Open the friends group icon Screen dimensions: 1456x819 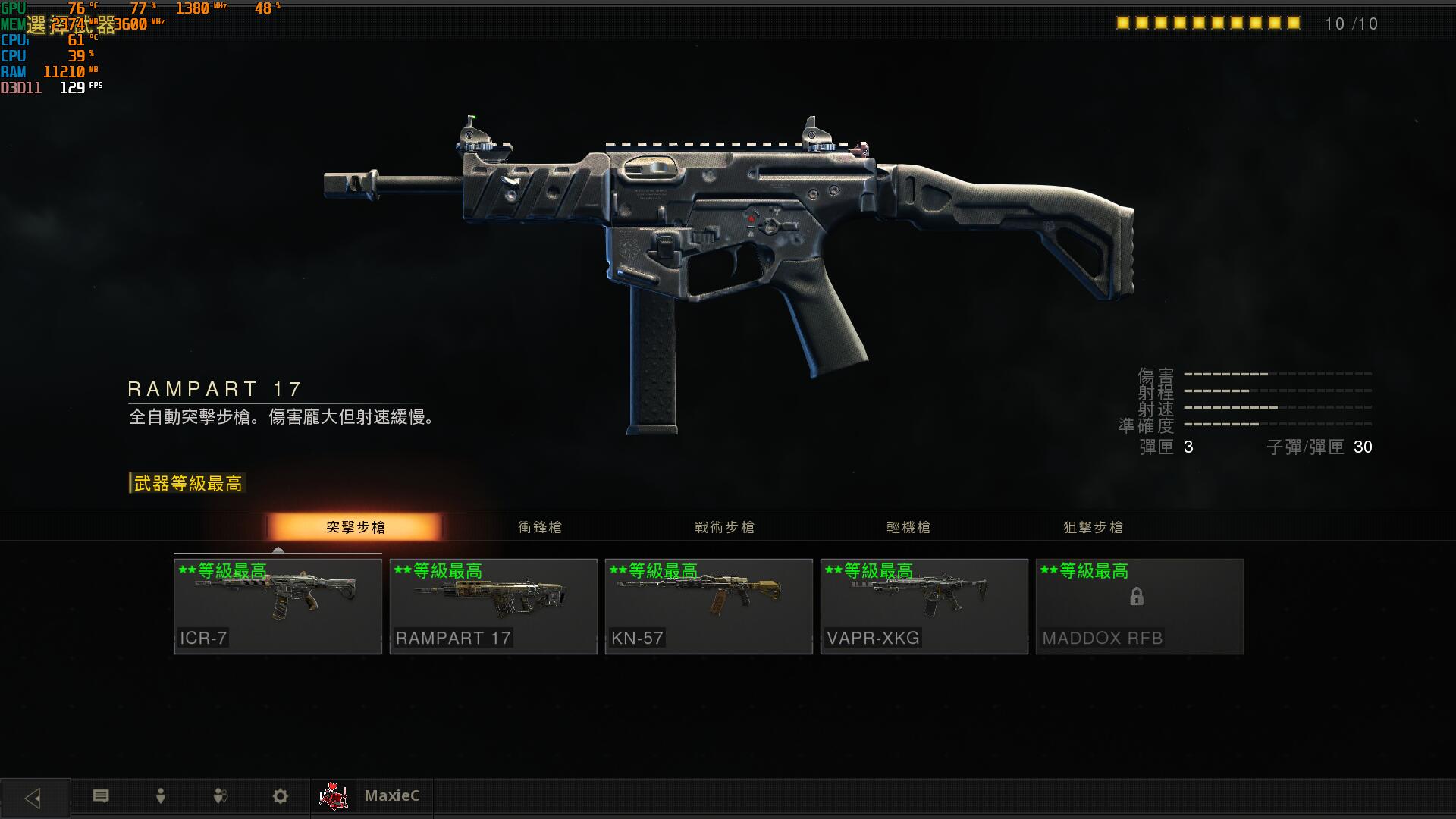tap(221, 795)
